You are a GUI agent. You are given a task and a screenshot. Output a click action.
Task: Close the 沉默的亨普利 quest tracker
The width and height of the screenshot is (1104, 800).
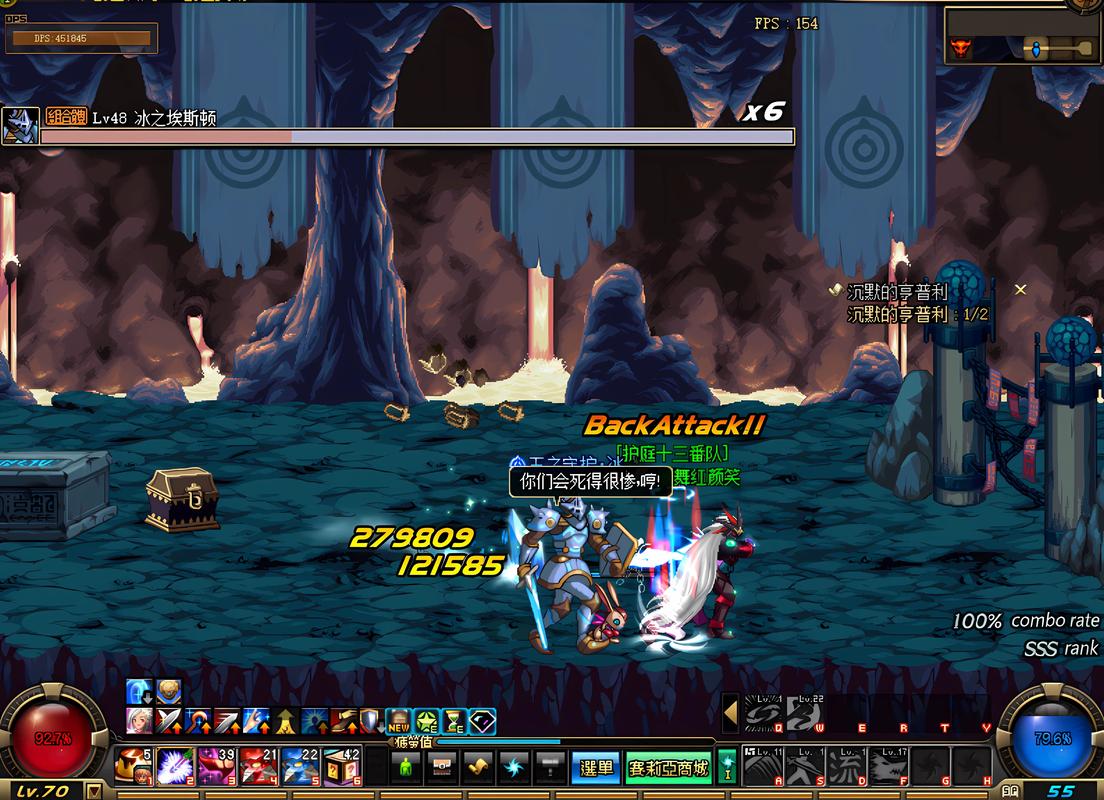tap(1020, 290)
